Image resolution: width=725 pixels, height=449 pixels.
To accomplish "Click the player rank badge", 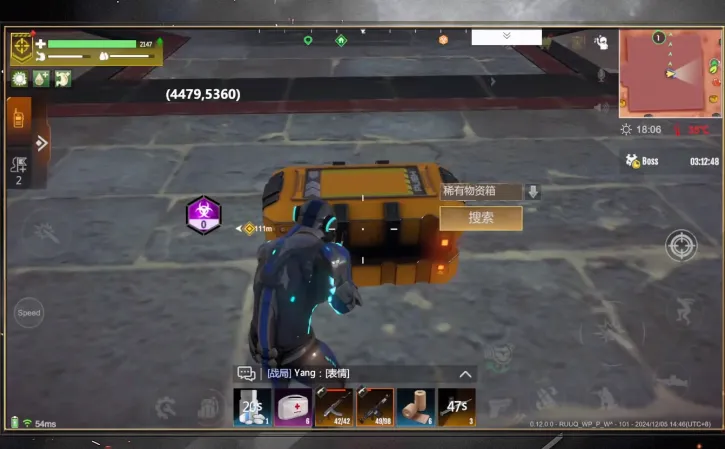I will click(22, 47).
